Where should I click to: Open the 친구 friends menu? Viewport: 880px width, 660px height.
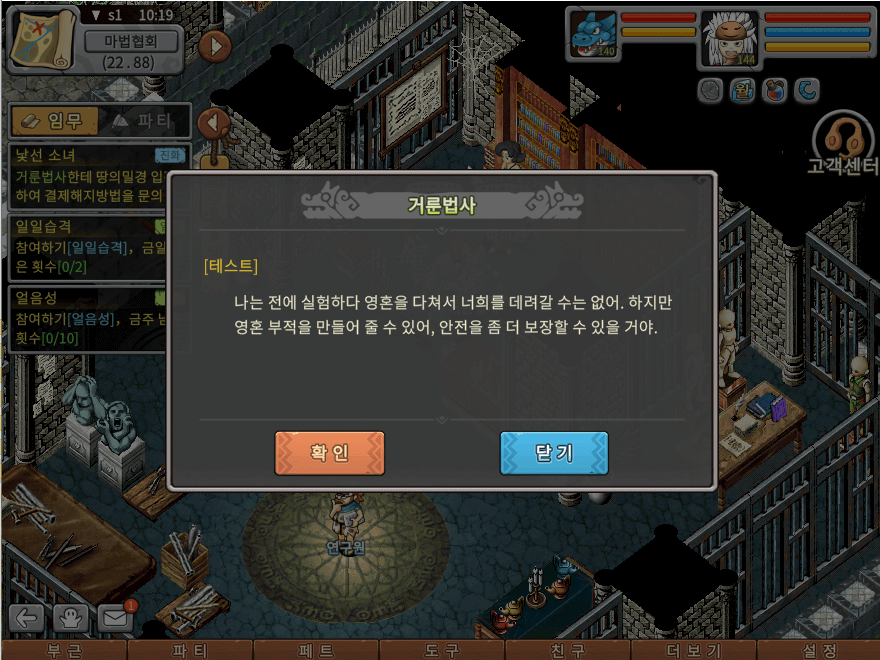566,650
